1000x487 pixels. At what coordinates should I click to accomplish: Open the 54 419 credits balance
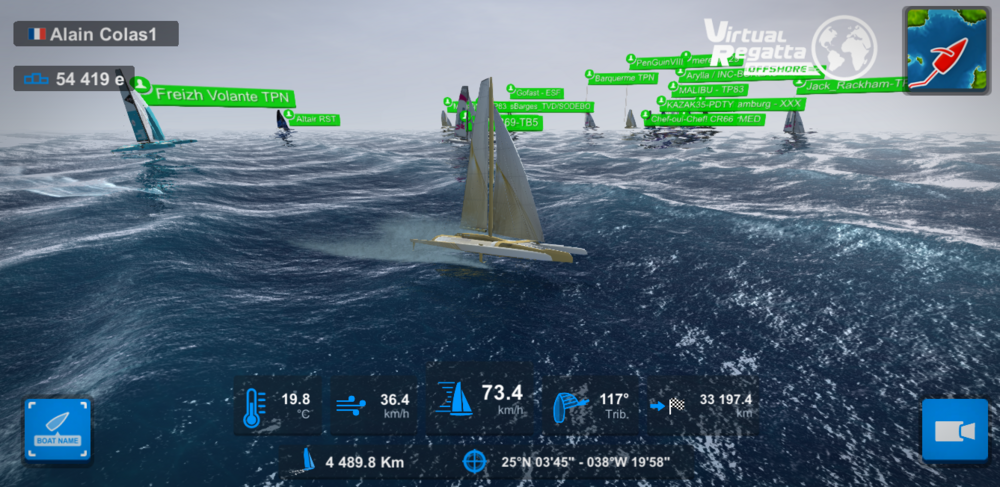pyautogui.click(x=74, y=79)
